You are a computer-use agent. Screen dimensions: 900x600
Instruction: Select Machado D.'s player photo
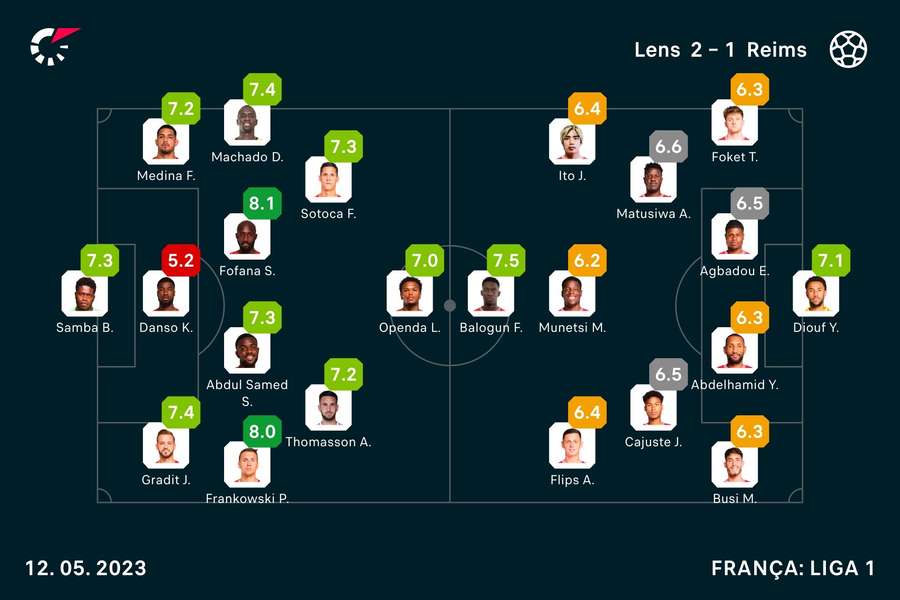click(246, 123)
